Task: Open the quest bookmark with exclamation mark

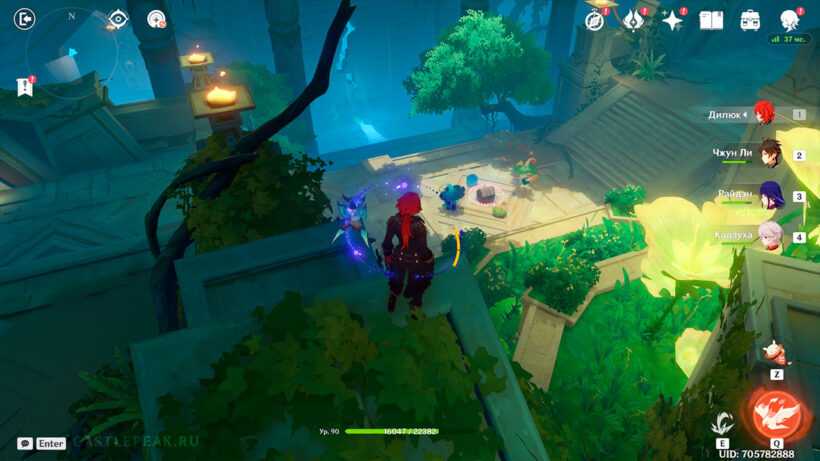Action: point(25,87)
